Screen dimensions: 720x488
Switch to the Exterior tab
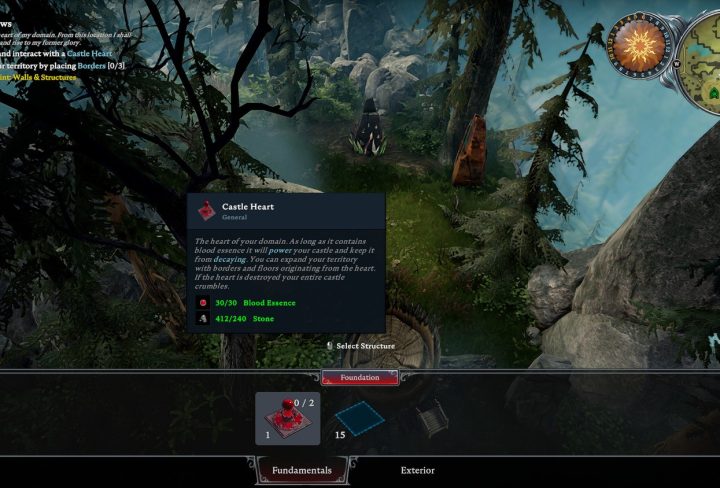tap(418, 470)
